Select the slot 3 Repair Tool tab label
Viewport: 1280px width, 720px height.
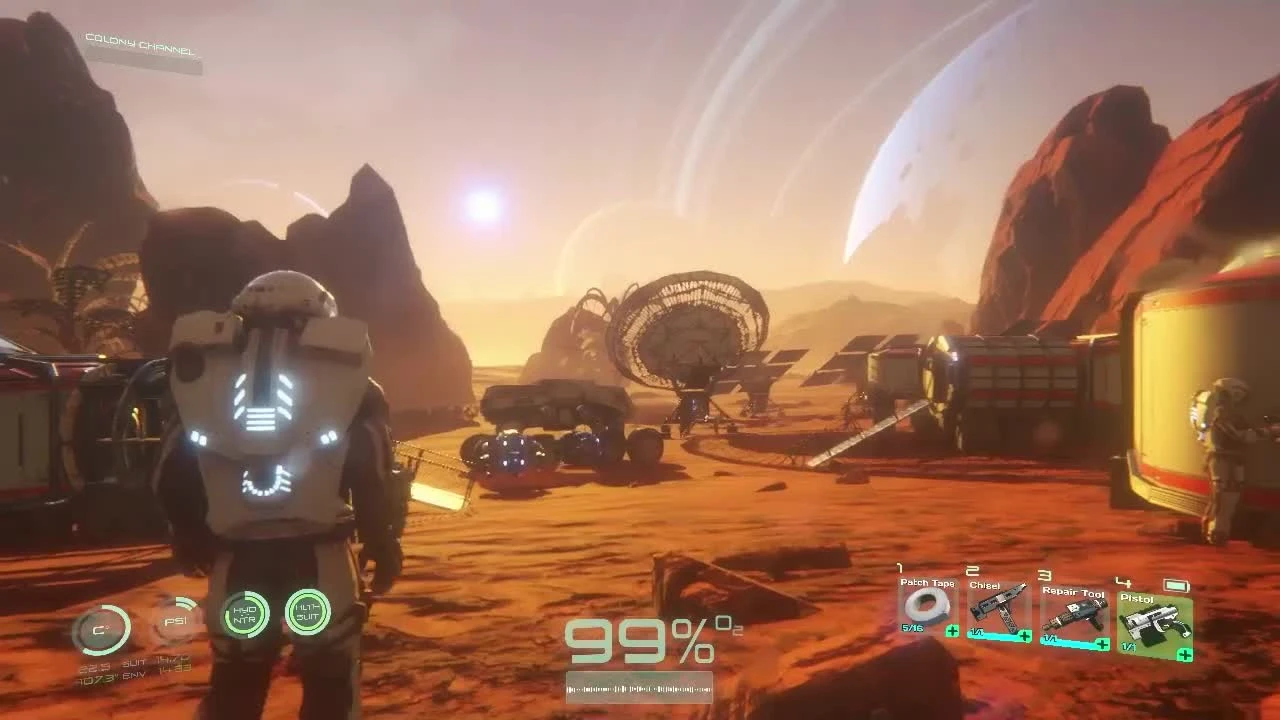(1073, 593)
